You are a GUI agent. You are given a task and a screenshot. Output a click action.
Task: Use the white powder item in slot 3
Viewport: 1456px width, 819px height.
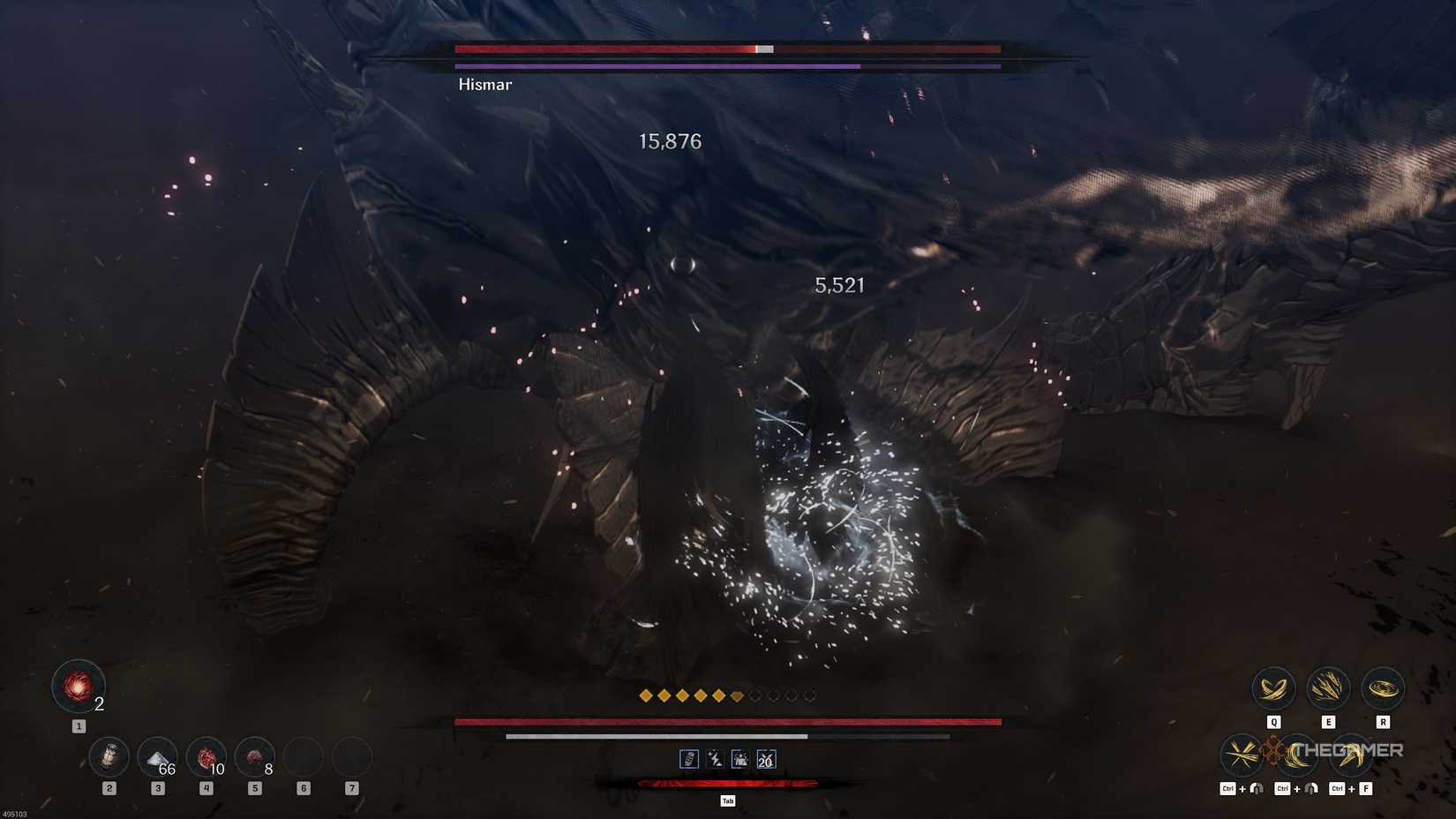pos(158,755)
